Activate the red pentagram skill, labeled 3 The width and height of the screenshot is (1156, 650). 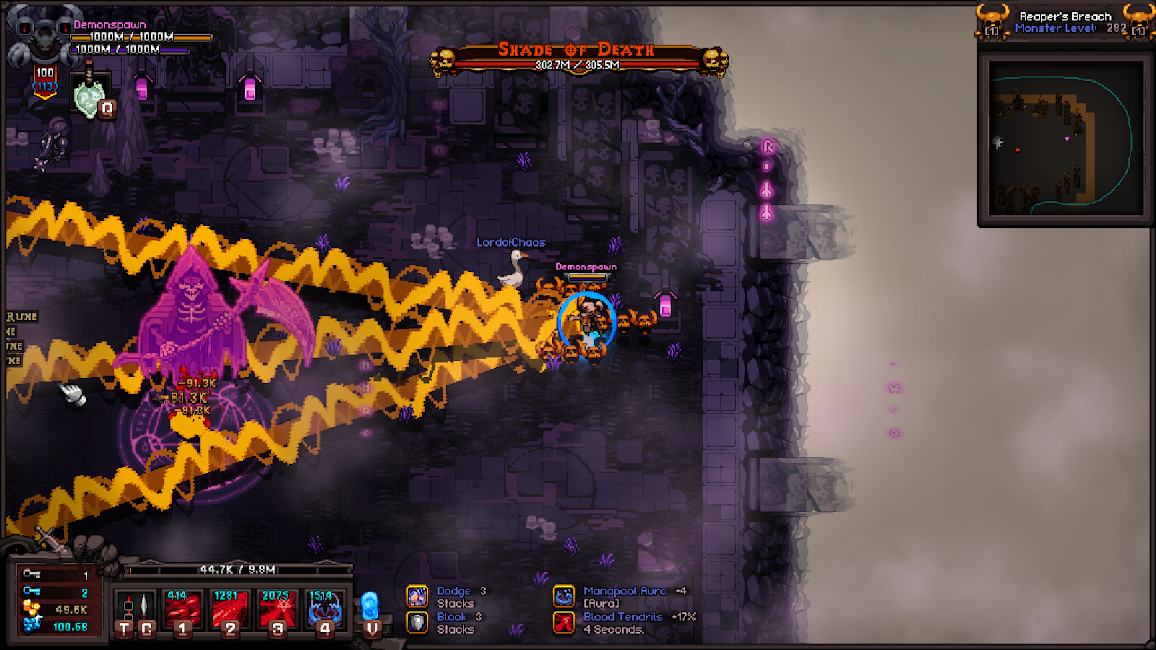[x=278, y=608]
